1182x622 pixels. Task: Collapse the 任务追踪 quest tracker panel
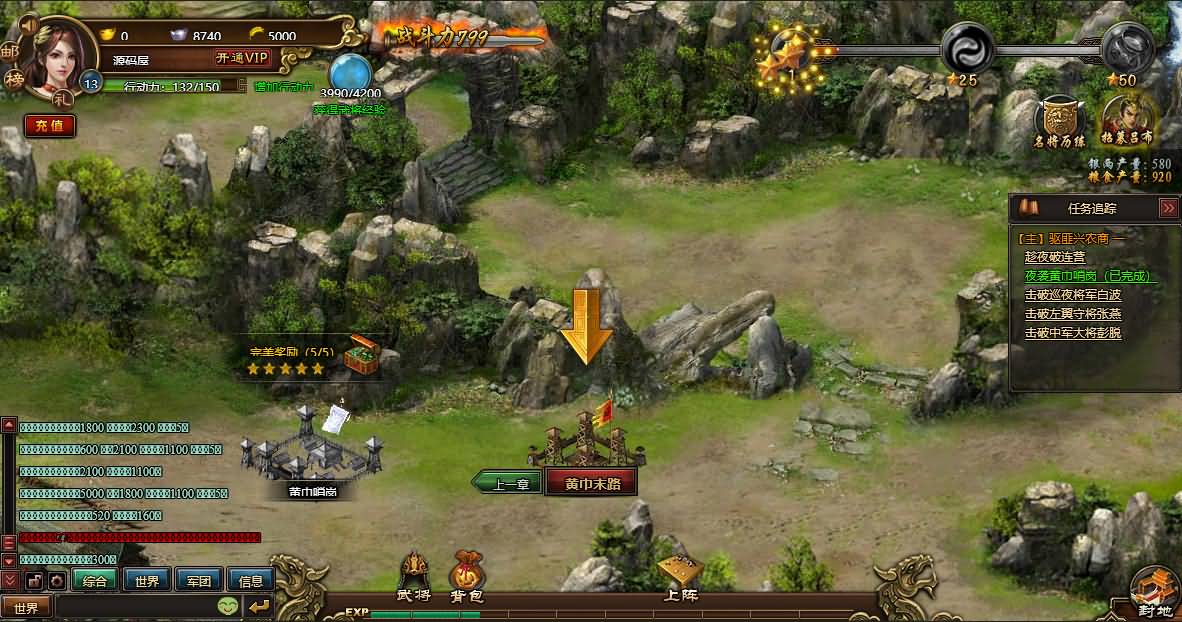(1167, 208)
